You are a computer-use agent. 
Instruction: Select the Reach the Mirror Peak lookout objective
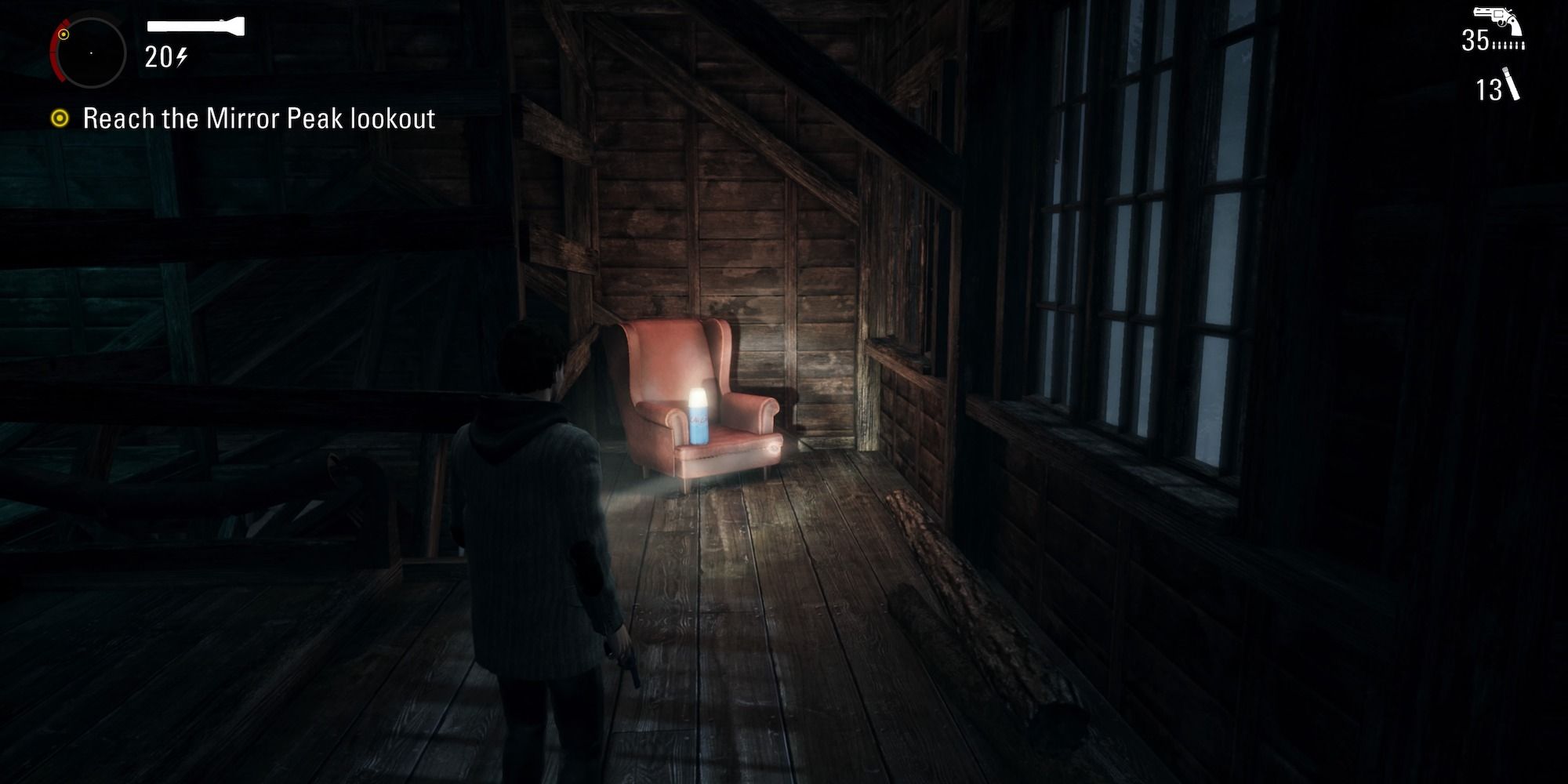point(259,118)
